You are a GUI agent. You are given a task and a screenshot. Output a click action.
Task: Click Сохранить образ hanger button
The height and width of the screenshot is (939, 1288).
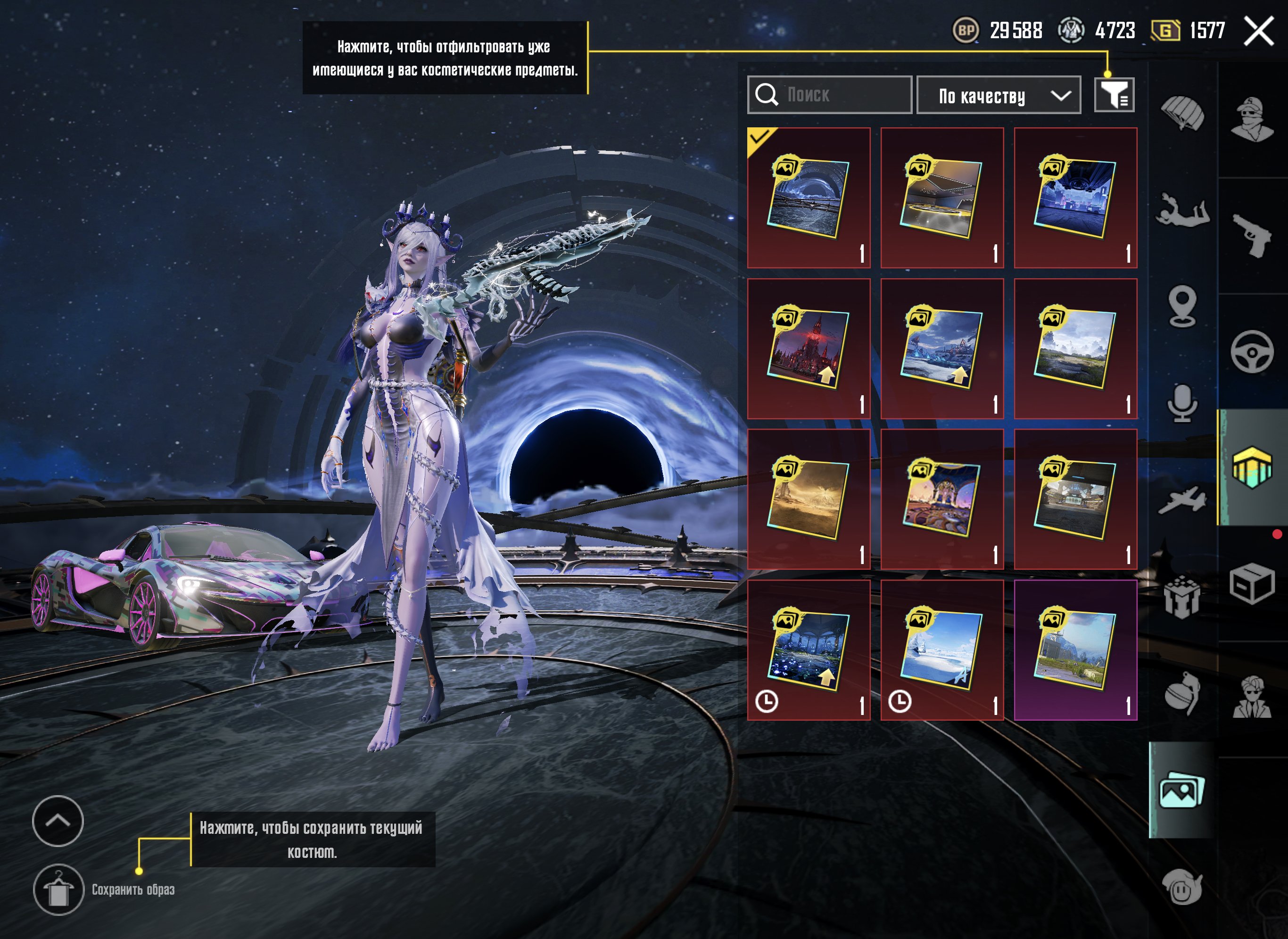(x=58, y=889)
